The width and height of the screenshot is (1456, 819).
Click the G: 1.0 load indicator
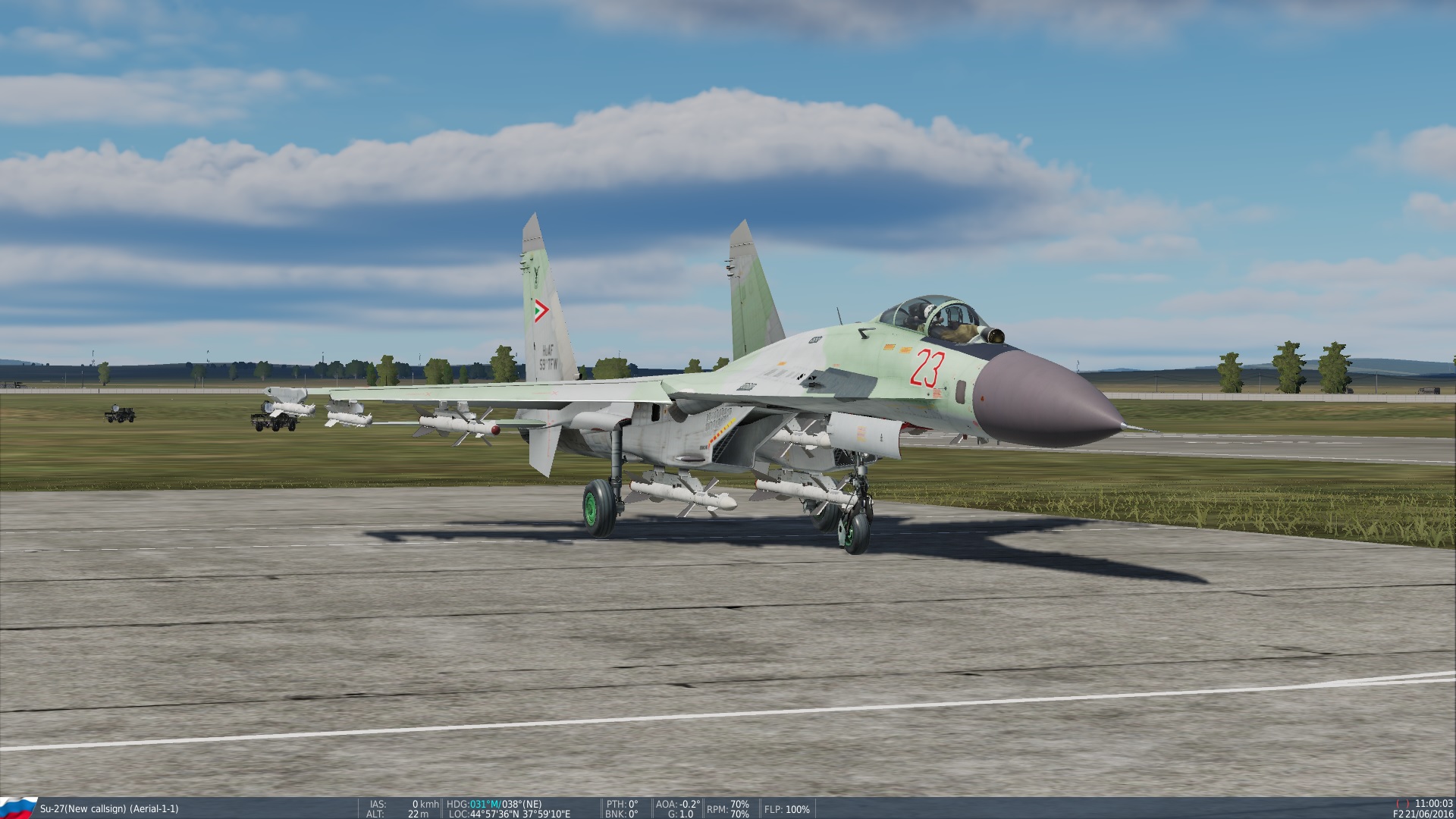[681, 811]
